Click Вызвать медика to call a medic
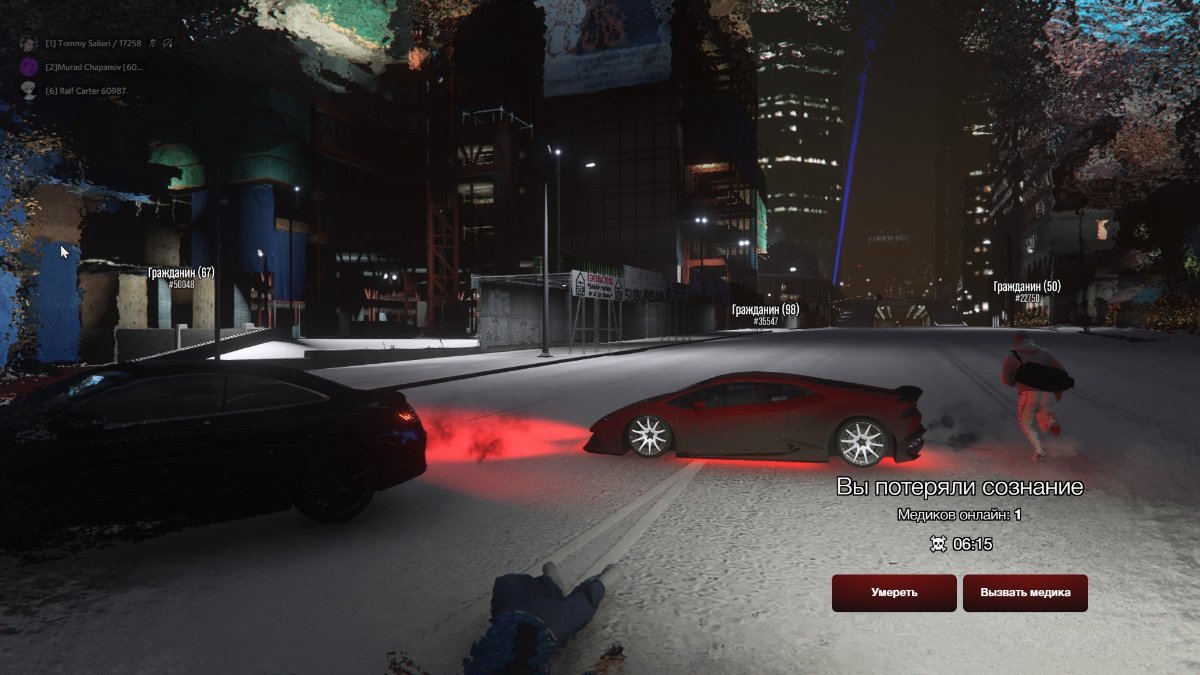 click(x=1025, y=593)
